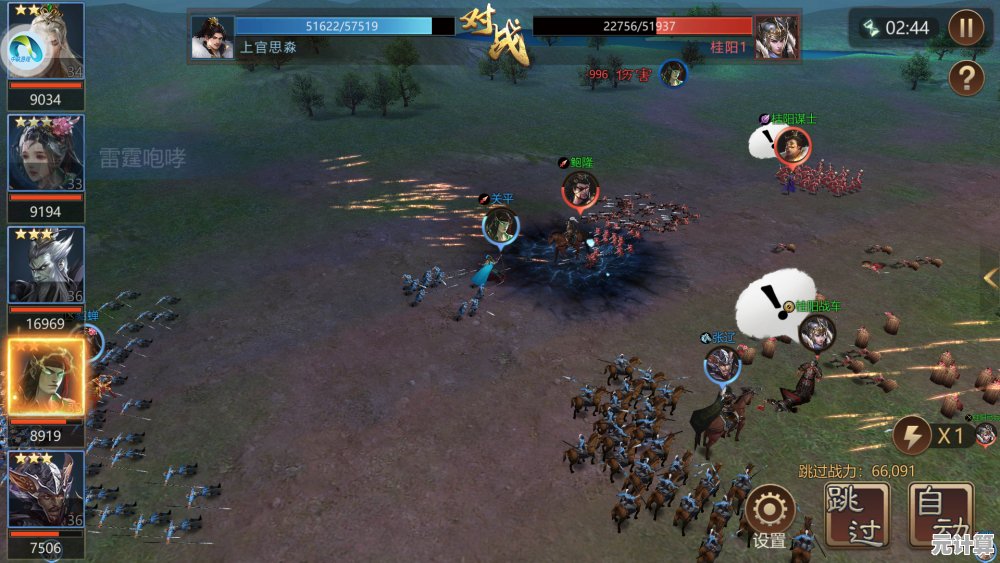This screenshot has height=563, width=1000.
Task: Select the flower-haired heroine portrait with 9194
Action: click(46, 153)
